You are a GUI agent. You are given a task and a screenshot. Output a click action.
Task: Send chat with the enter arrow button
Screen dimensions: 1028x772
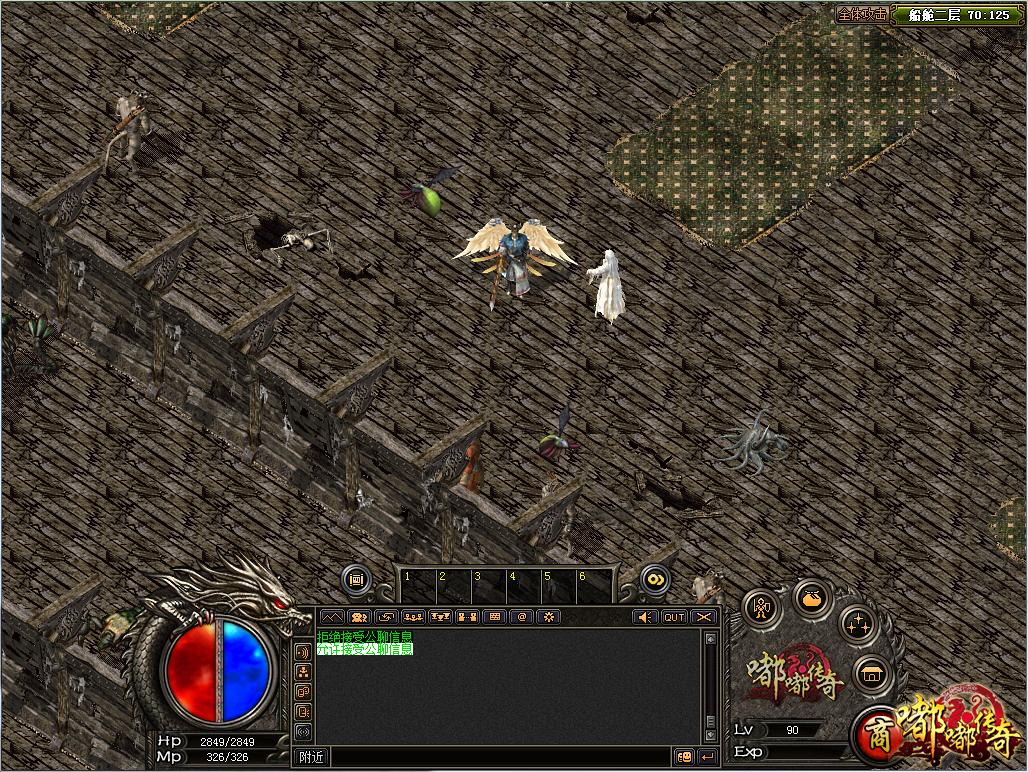(x=708, y=757)
